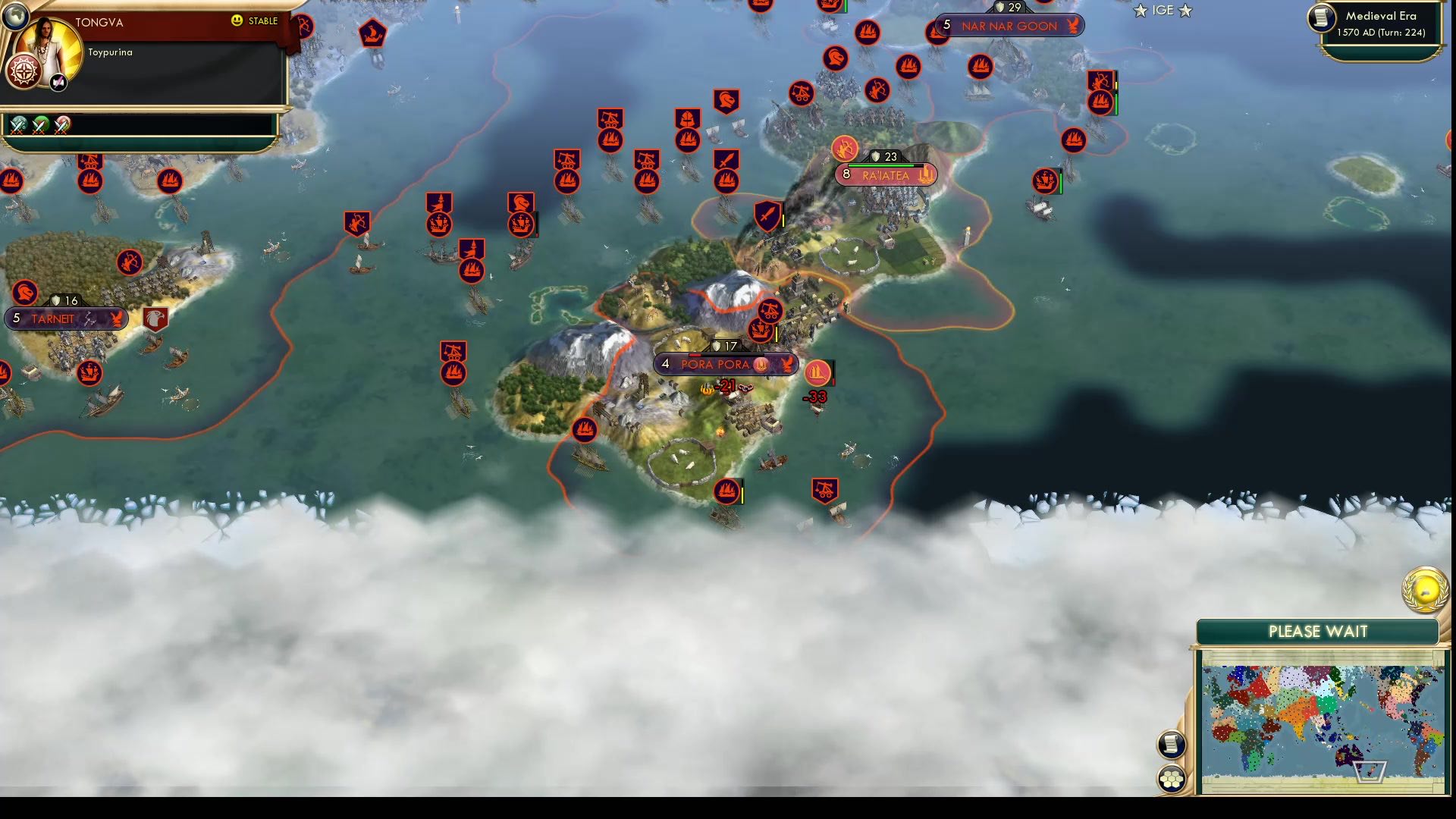Open the globe button in the top-left corner
The height and width of the screenshot is (819, 1456).
coord(17,16)
